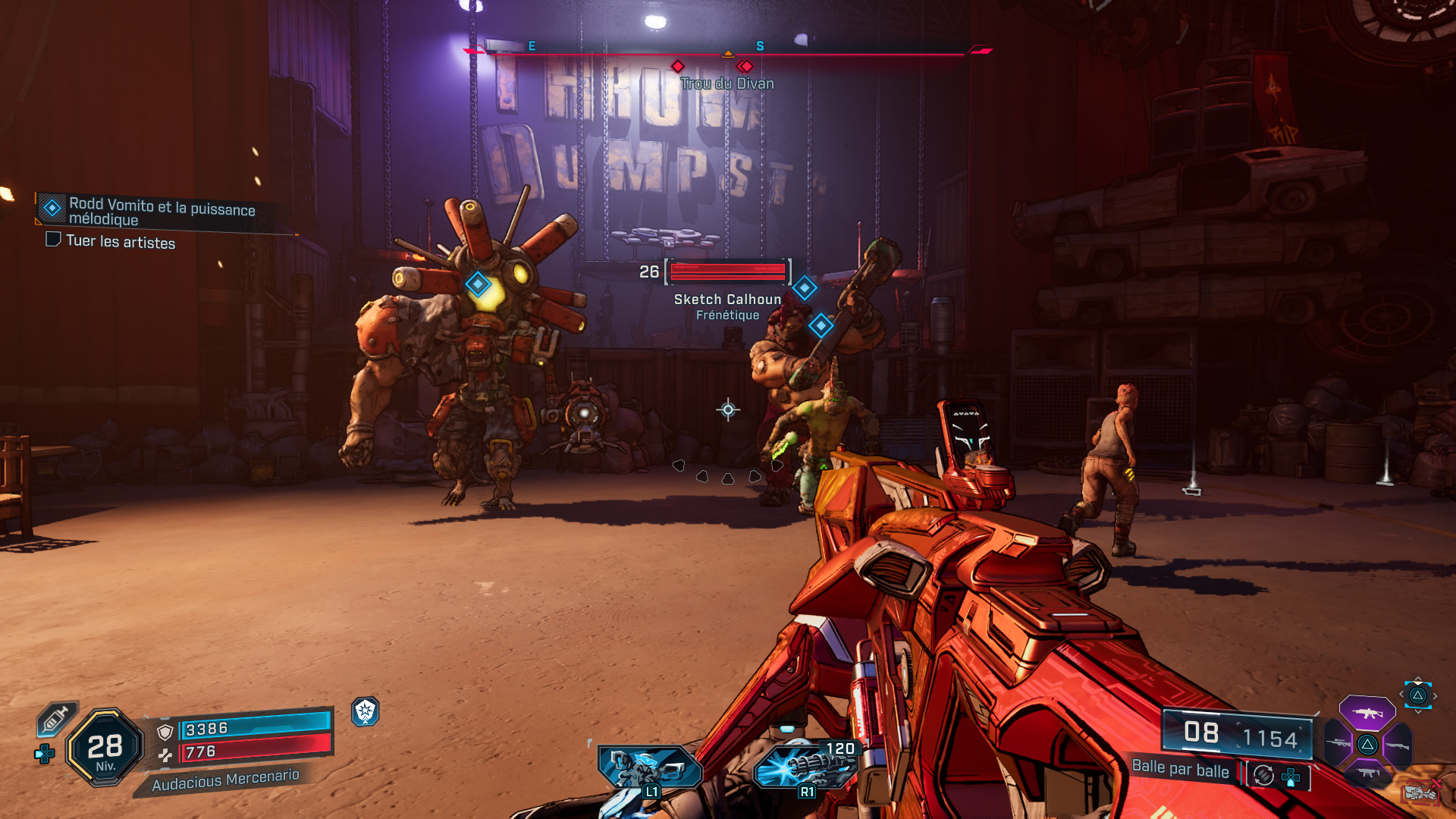Click Sketch Calhoun's red health bar
The image size is (1456, 819).
(726, 273)
